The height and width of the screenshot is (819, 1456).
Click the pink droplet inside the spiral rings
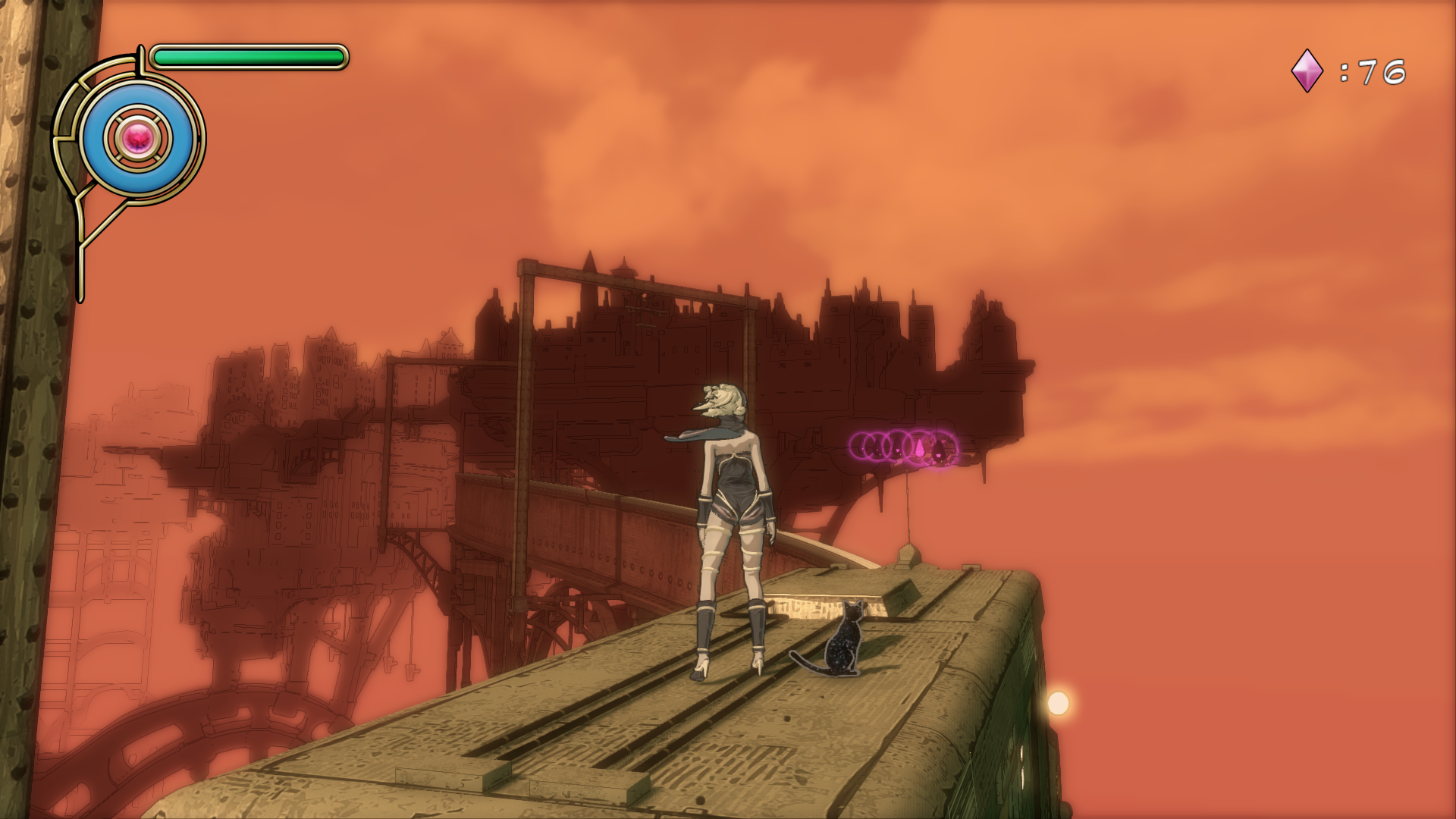(x=919, y=449)
